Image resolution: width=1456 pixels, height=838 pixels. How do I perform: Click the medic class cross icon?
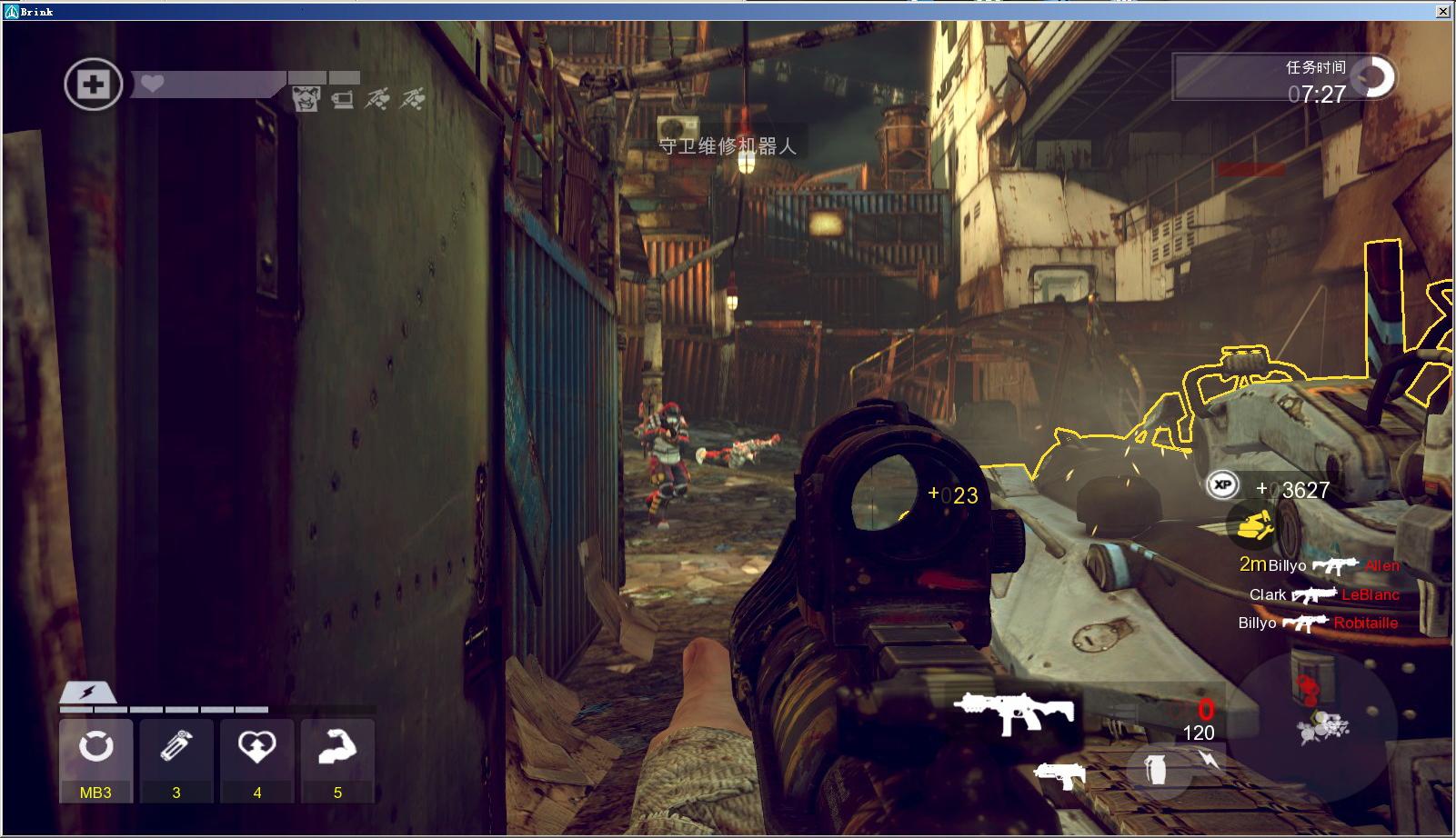tap(94, 85)
